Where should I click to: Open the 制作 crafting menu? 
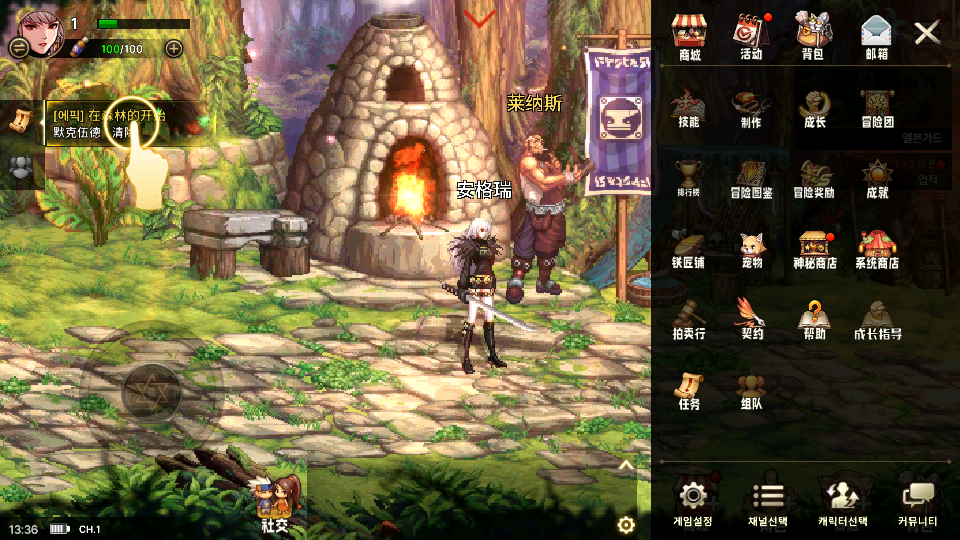pyautogui.click(x=751, y=106)
